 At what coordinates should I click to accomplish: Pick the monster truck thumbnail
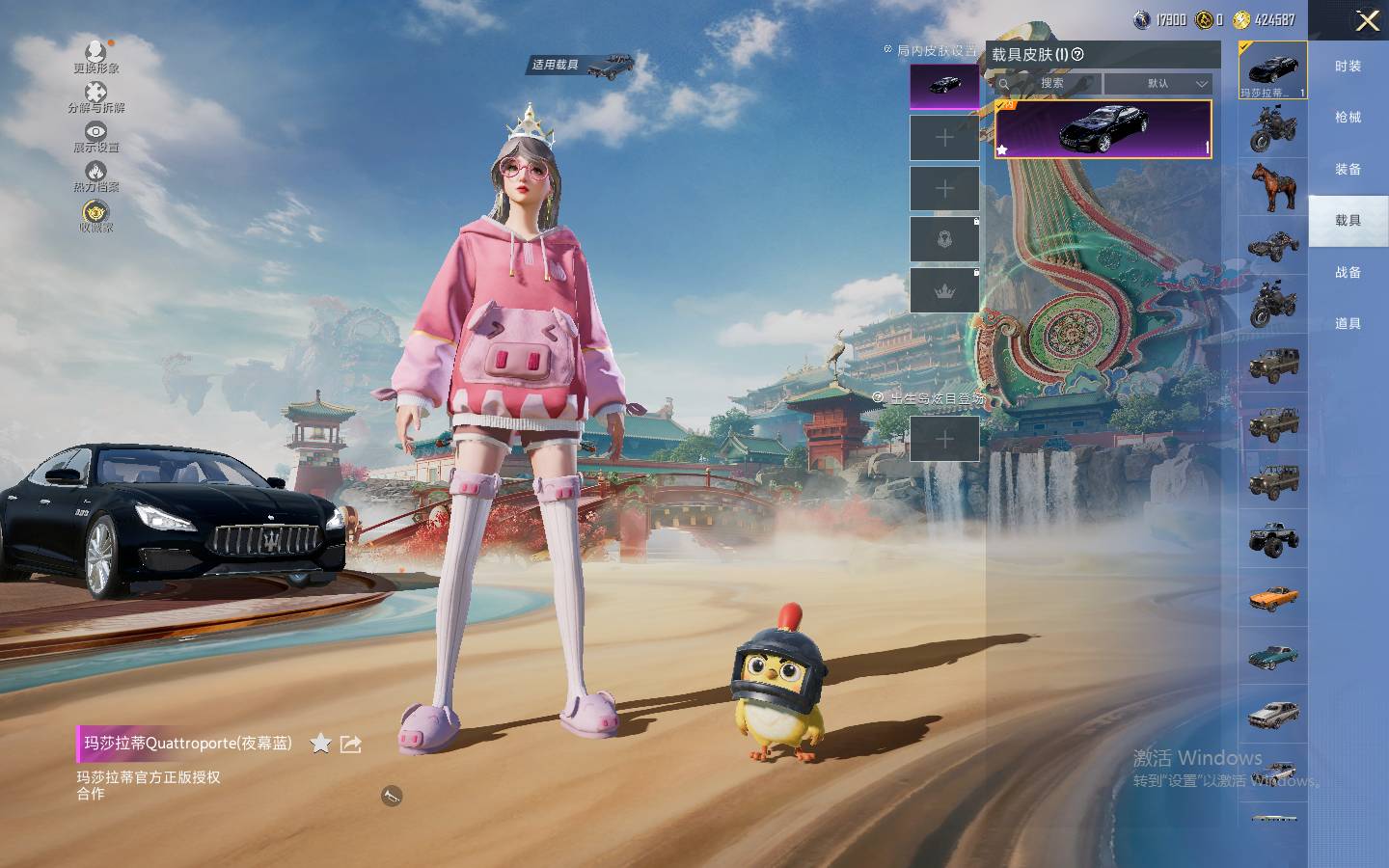click(x=1273, y=540)
